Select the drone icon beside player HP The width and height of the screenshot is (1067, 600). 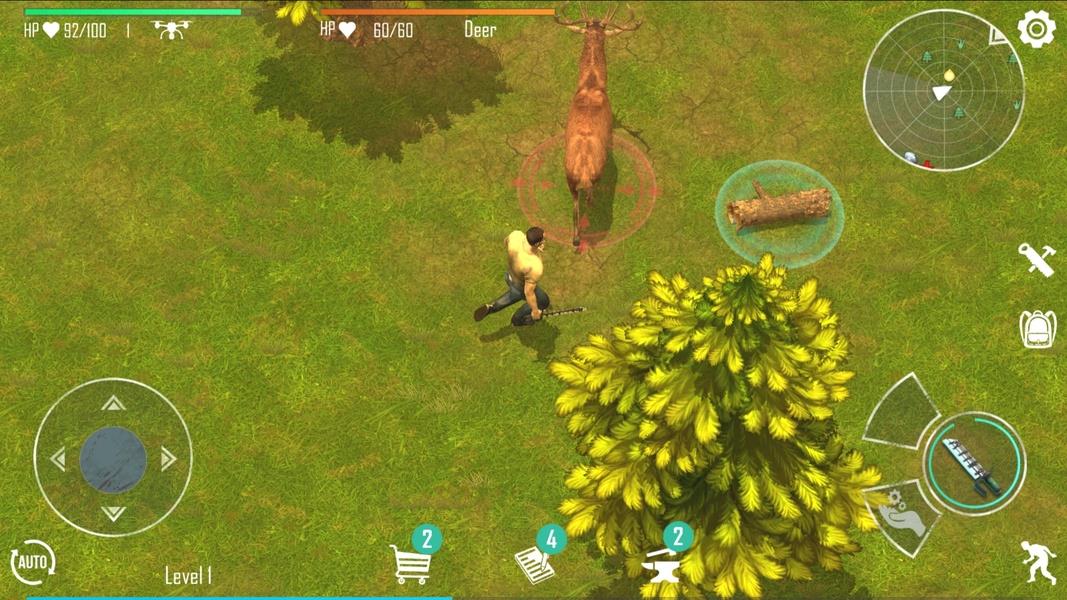[170, 29]
